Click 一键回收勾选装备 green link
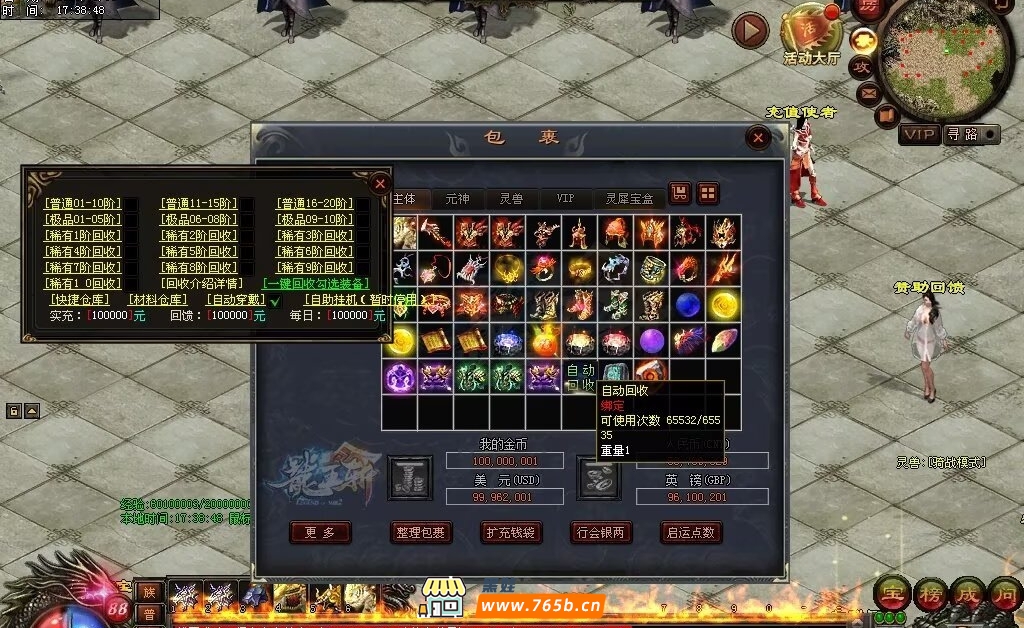Image resolution: width=1024 pixels, height=628 pixels. (316, 284)
